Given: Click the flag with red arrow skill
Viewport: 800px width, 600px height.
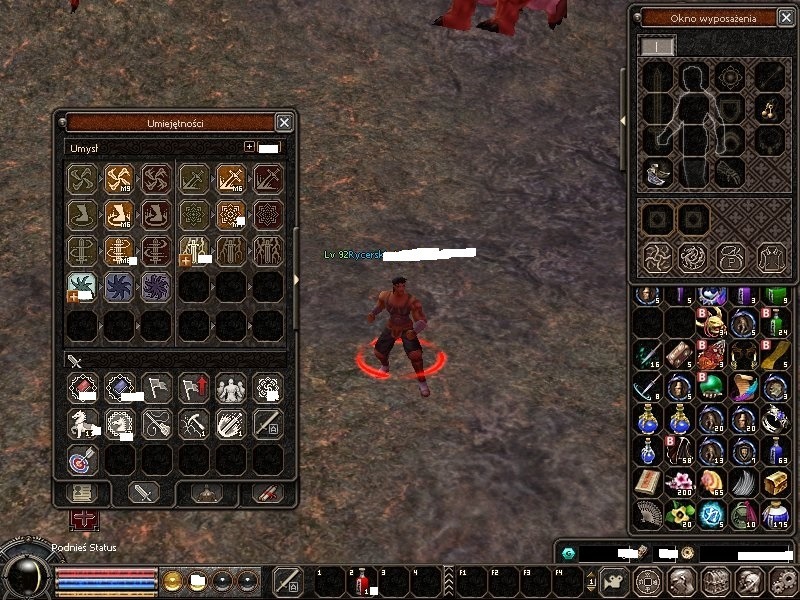Looking at the screenshot, I should [193, 388].
